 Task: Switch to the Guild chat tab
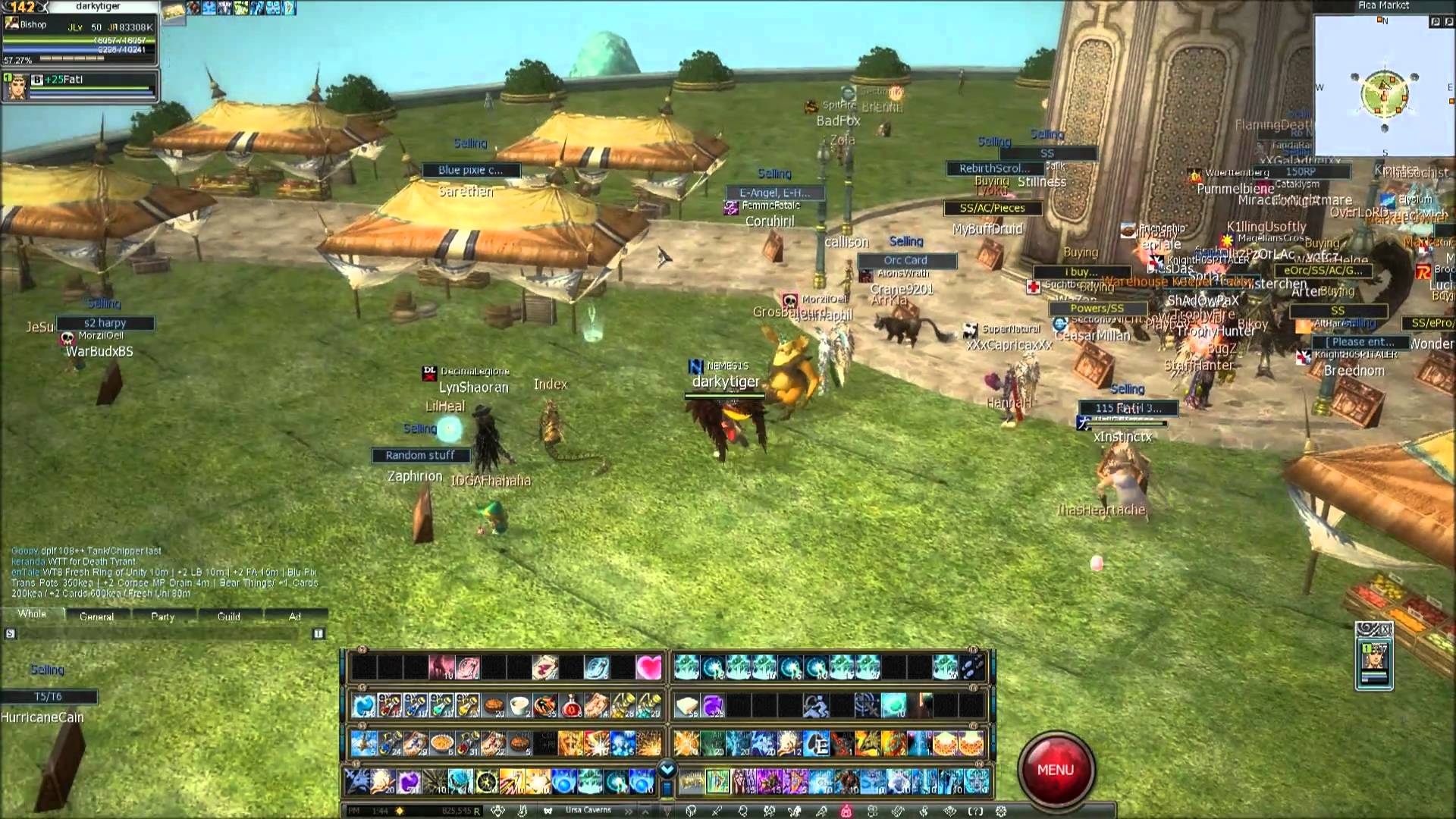tap(229, 615)
